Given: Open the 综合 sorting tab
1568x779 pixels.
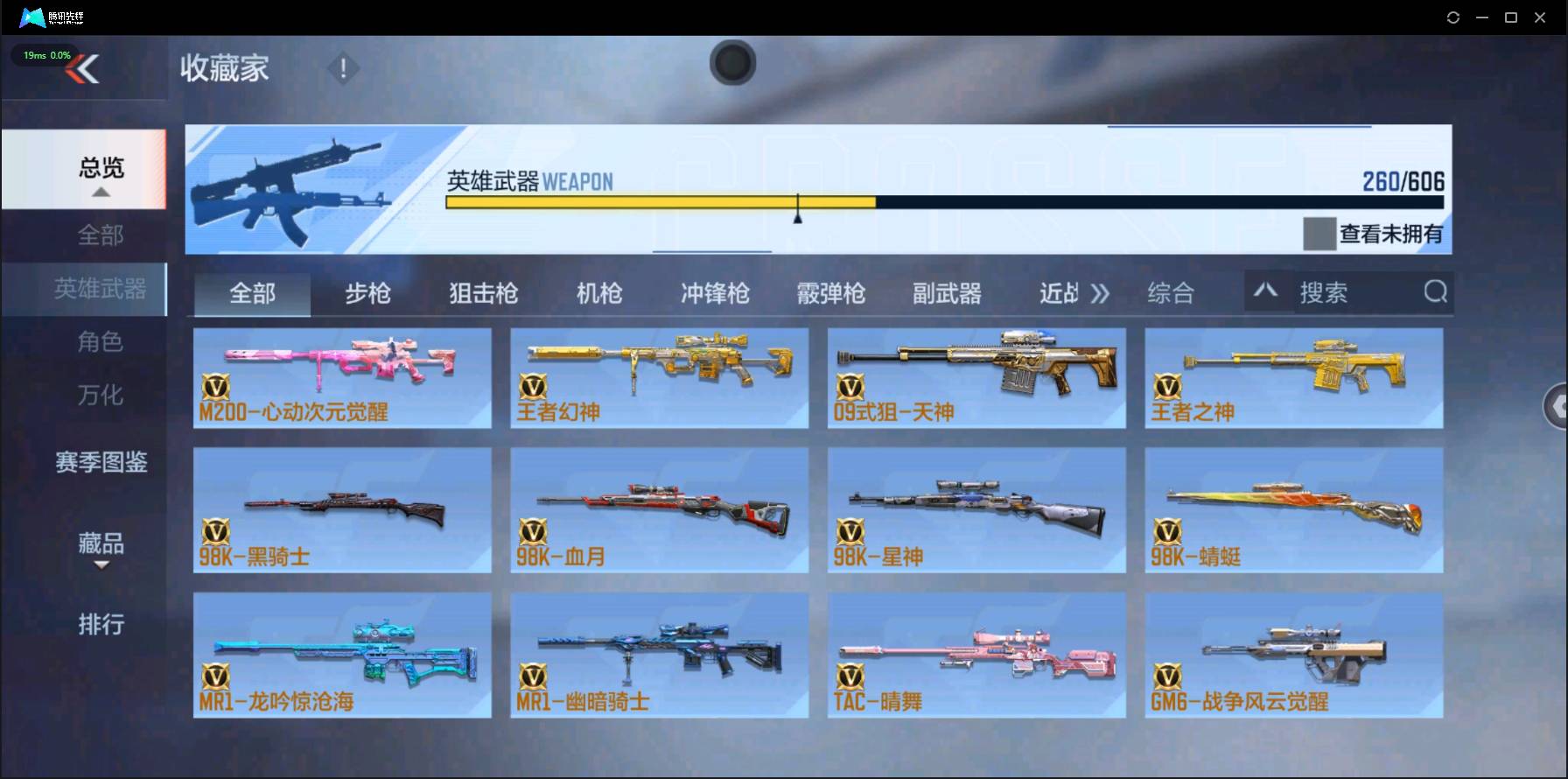Looking at the screenshot, I should coord(1170,294).
